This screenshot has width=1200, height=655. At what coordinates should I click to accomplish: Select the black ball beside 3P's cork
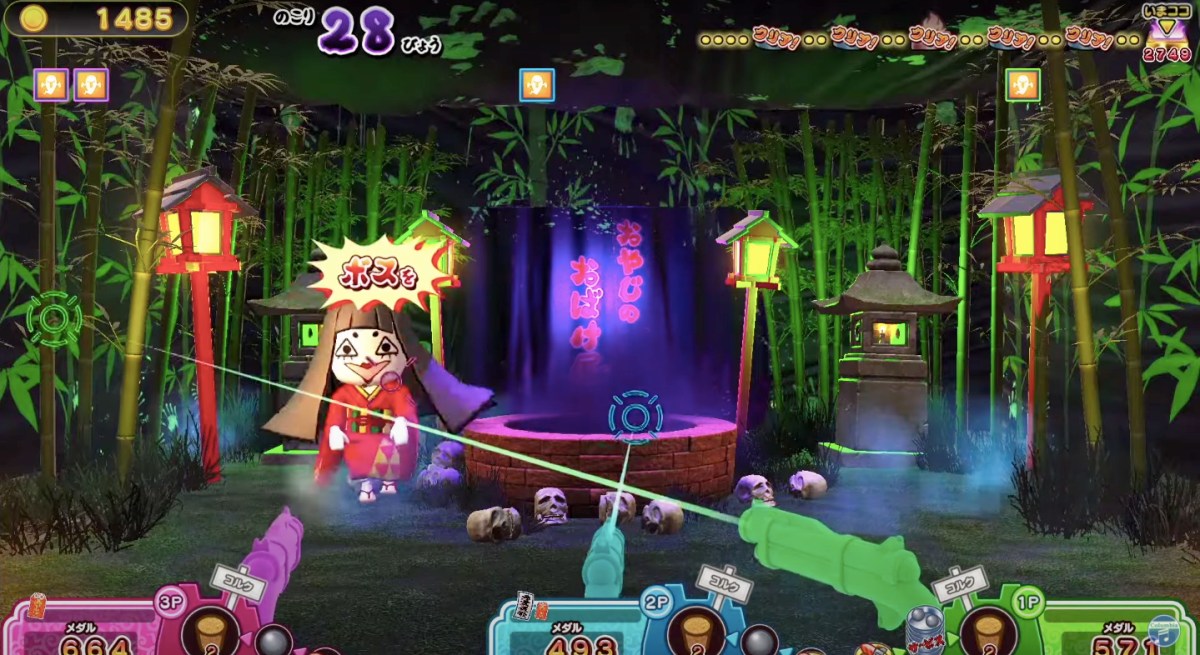pyautogui.click(x=272, y=640)
